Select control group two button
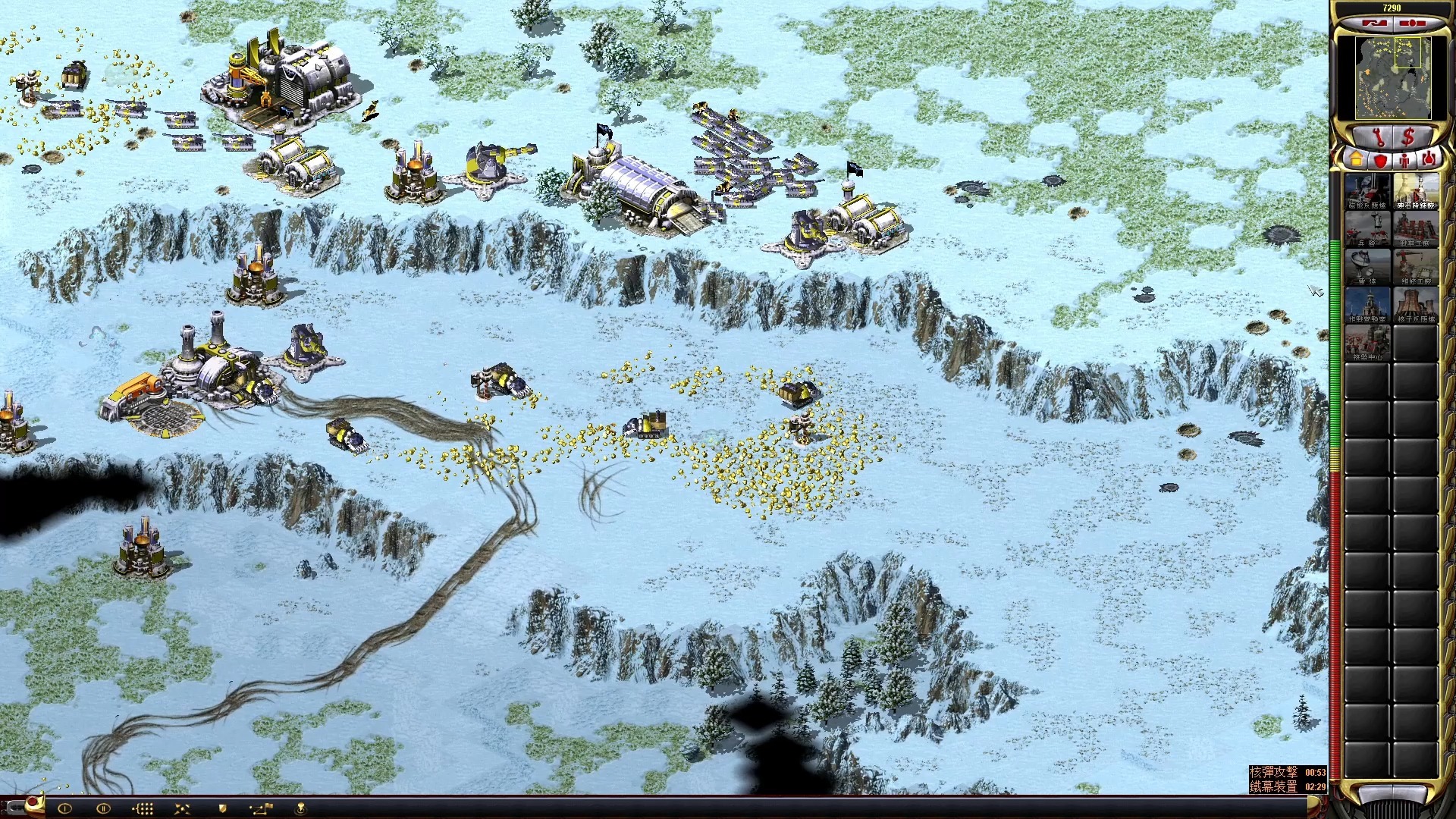This screenshot has height=819, width=1456. pos(103,808)
